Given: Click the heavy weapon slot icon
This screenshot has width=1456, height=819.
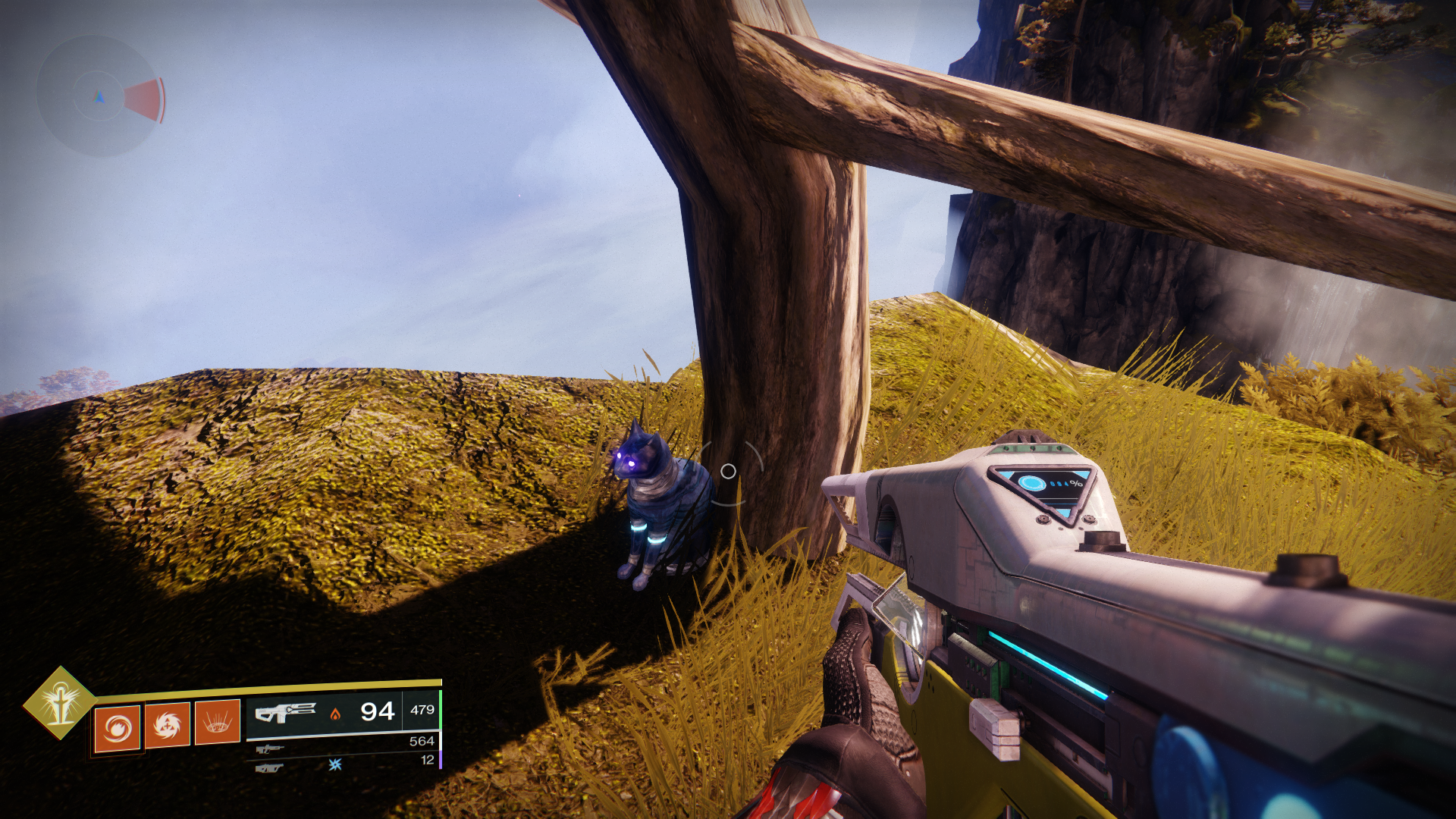Looking at the screenshot, I should coord(269,769).
